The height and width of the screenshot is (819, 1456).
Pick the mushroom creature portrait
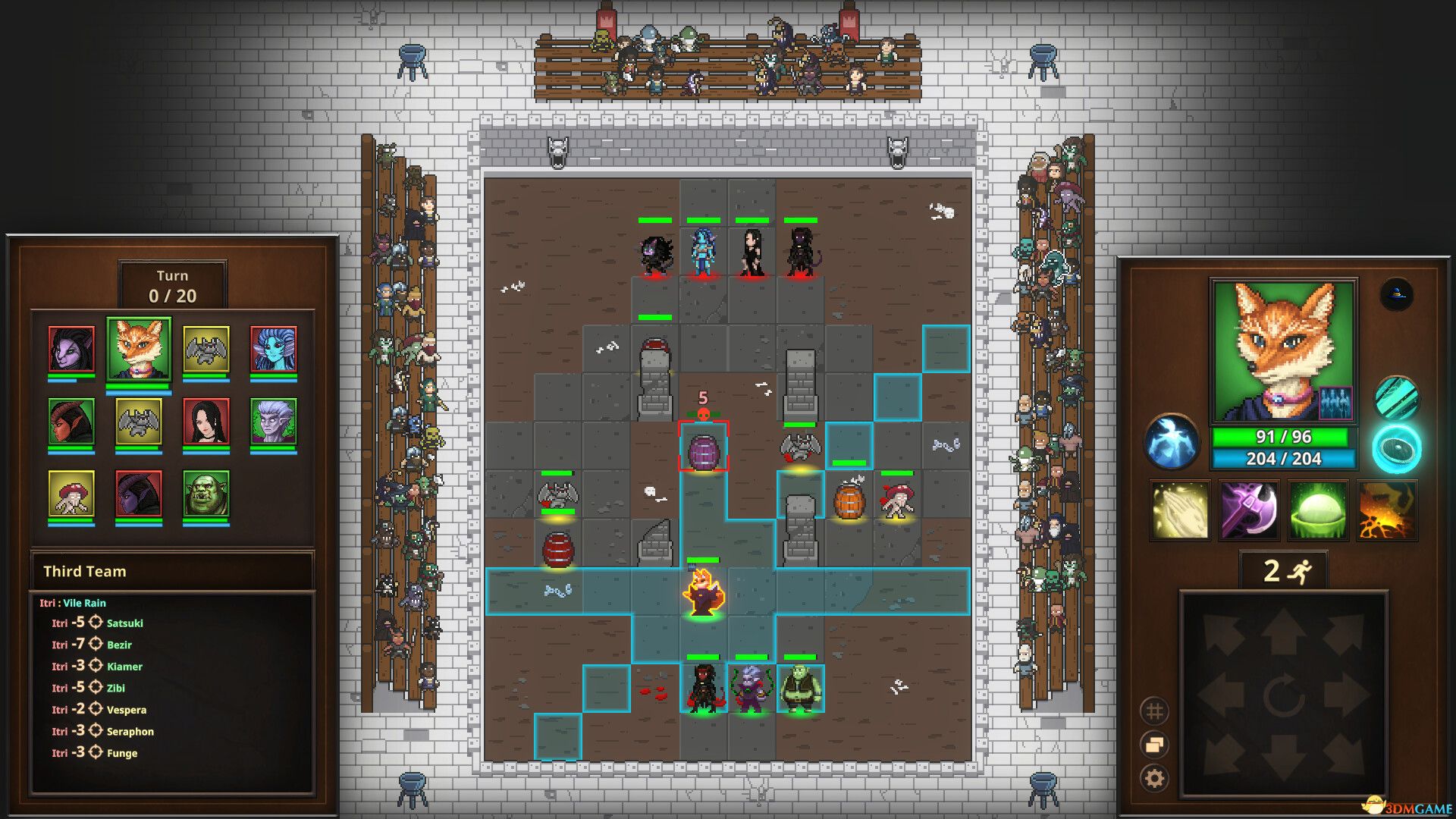[71, 494]
